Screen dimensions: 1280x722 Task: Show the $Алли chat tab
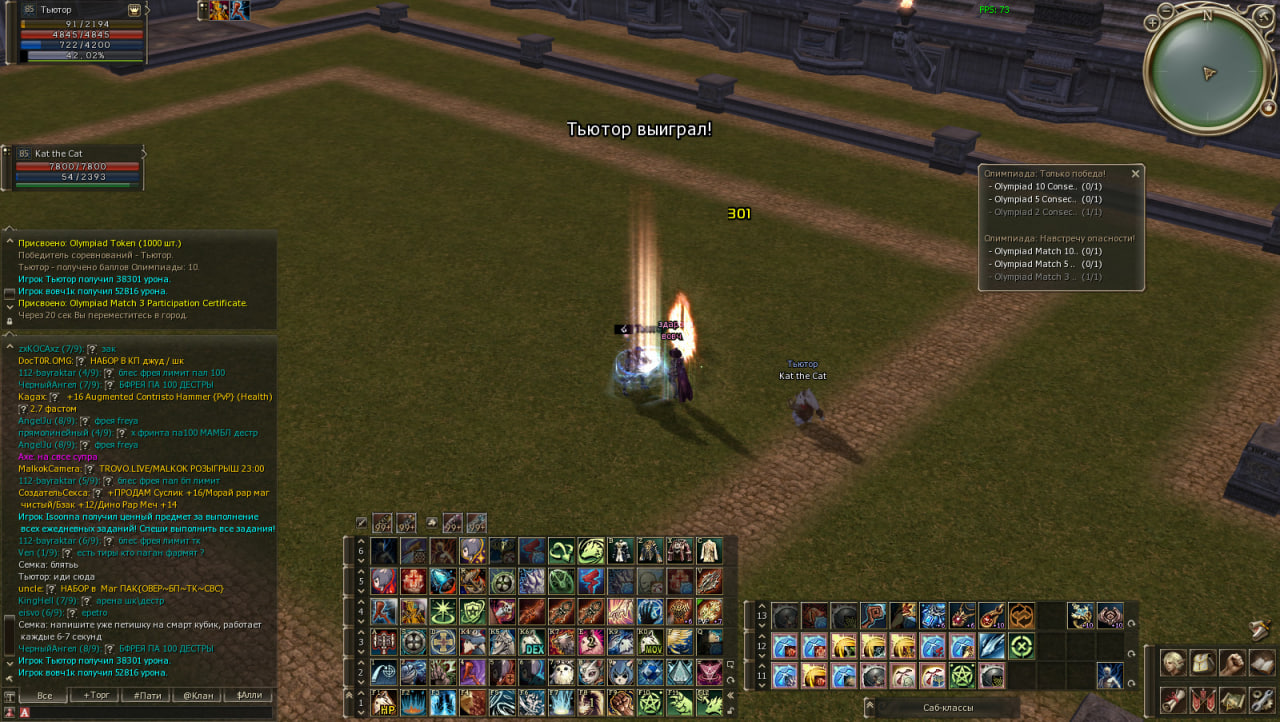tap(247, 695)
